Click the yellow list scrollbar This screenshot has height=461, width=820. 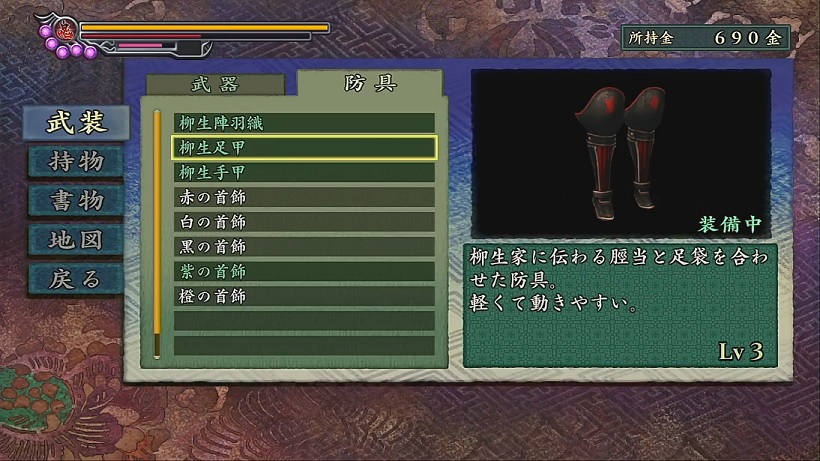[x=157, y=232]
